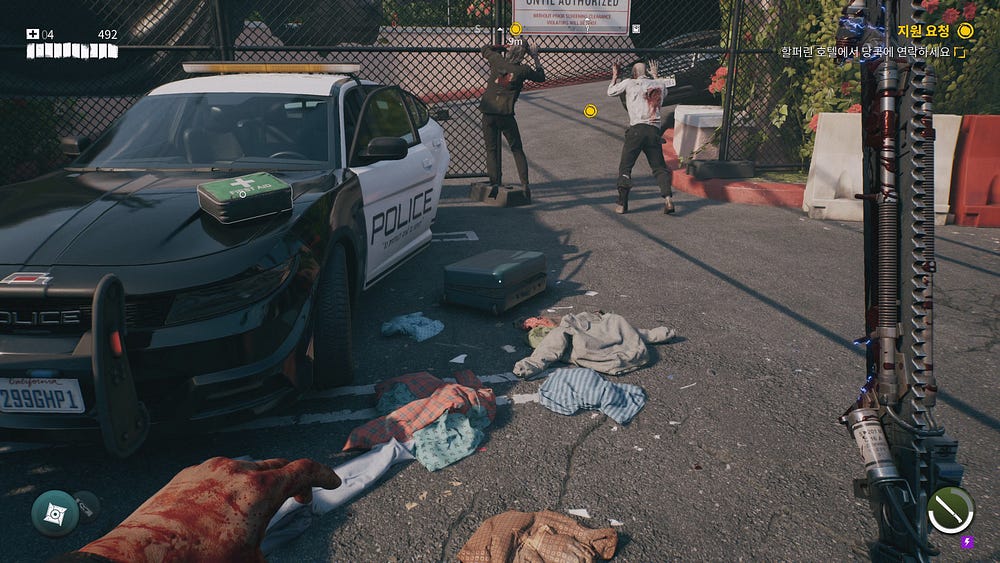Select the 지원 요청 quest tracker title
Image resolution: width=1000 pixels, height=563 pixels.
pyautogui.click(x=923, y=31)
